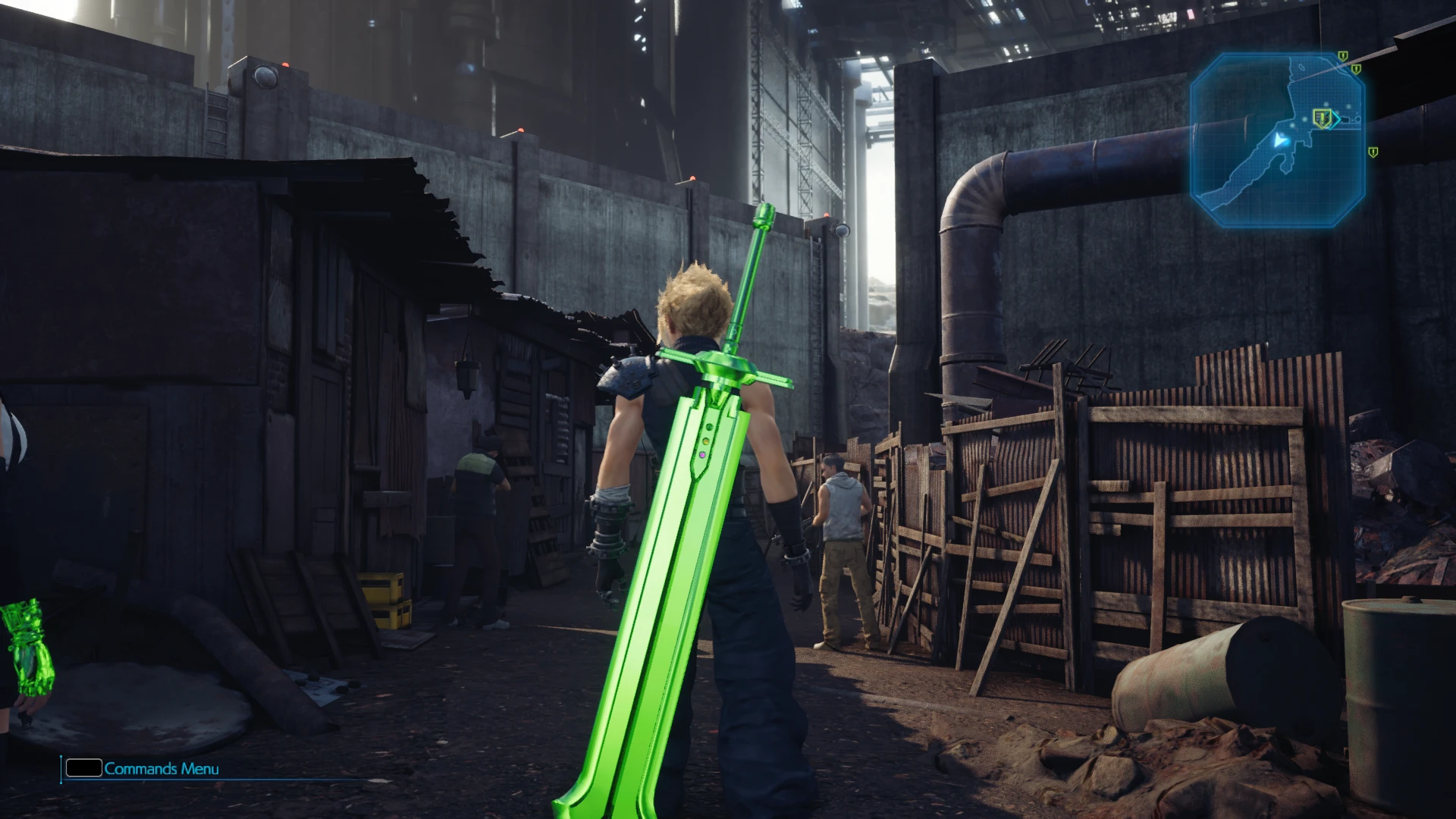This screenshot has height=819, width=1456.
Task: Open the Commands Menu
Action: [x=143, y=768]
